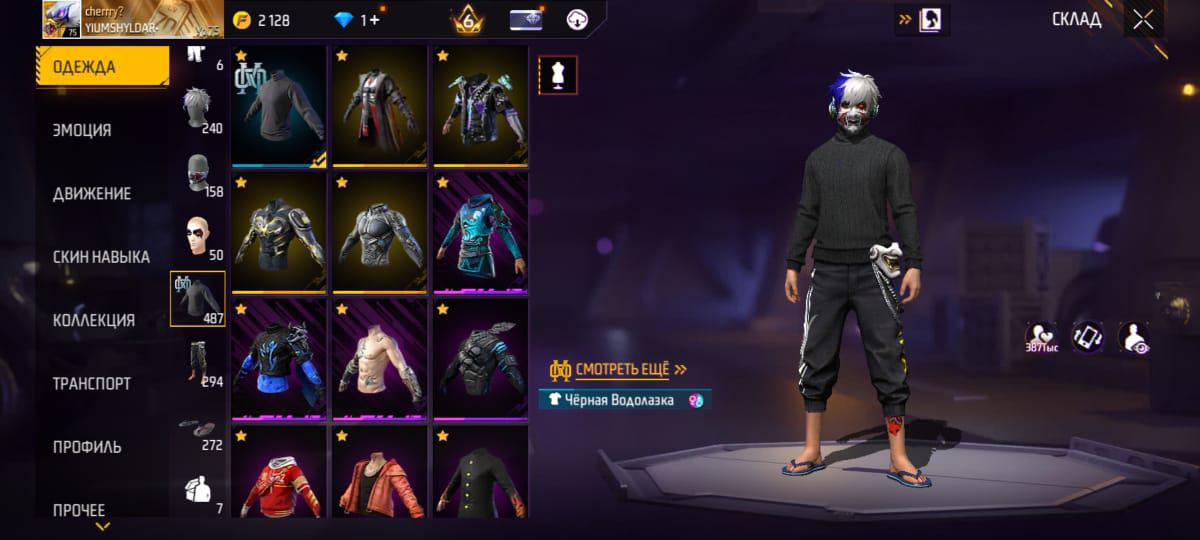Show the hairstyle subcategory with 240 items

click(x=197, y=108)
